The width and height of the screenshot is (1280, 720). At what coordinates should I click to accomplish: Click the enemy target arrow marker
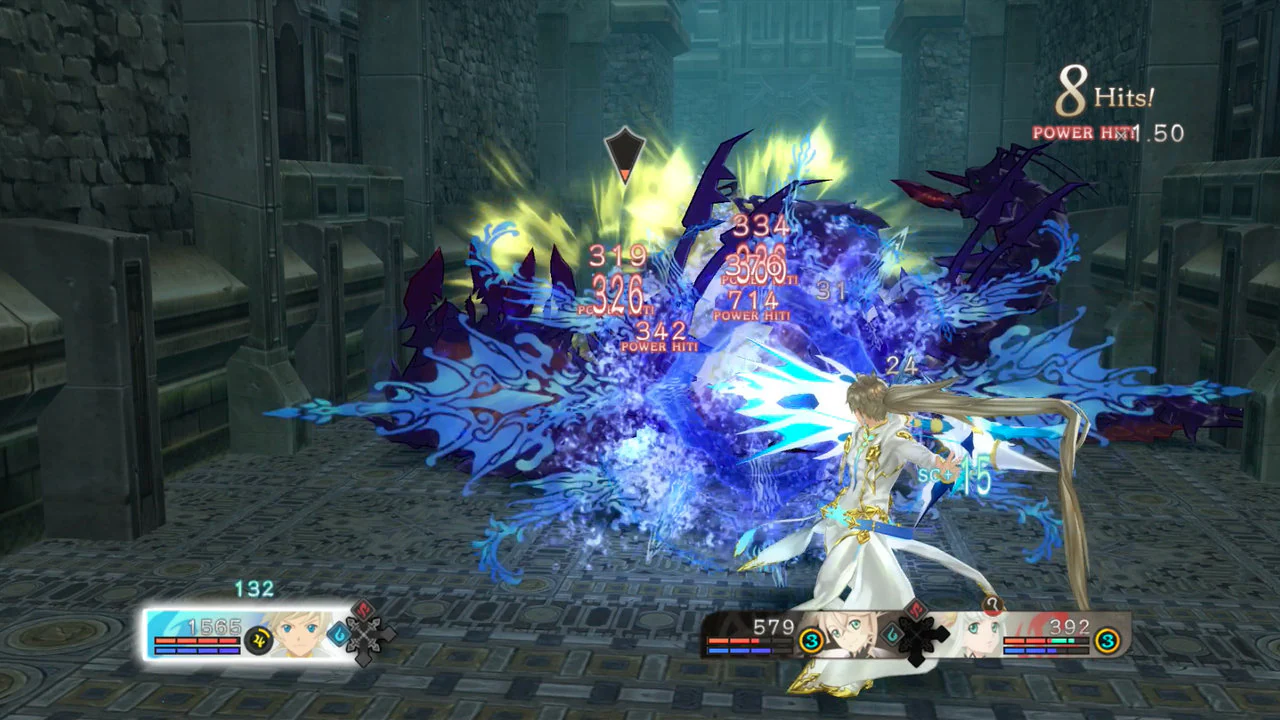[x=625, y=155]
